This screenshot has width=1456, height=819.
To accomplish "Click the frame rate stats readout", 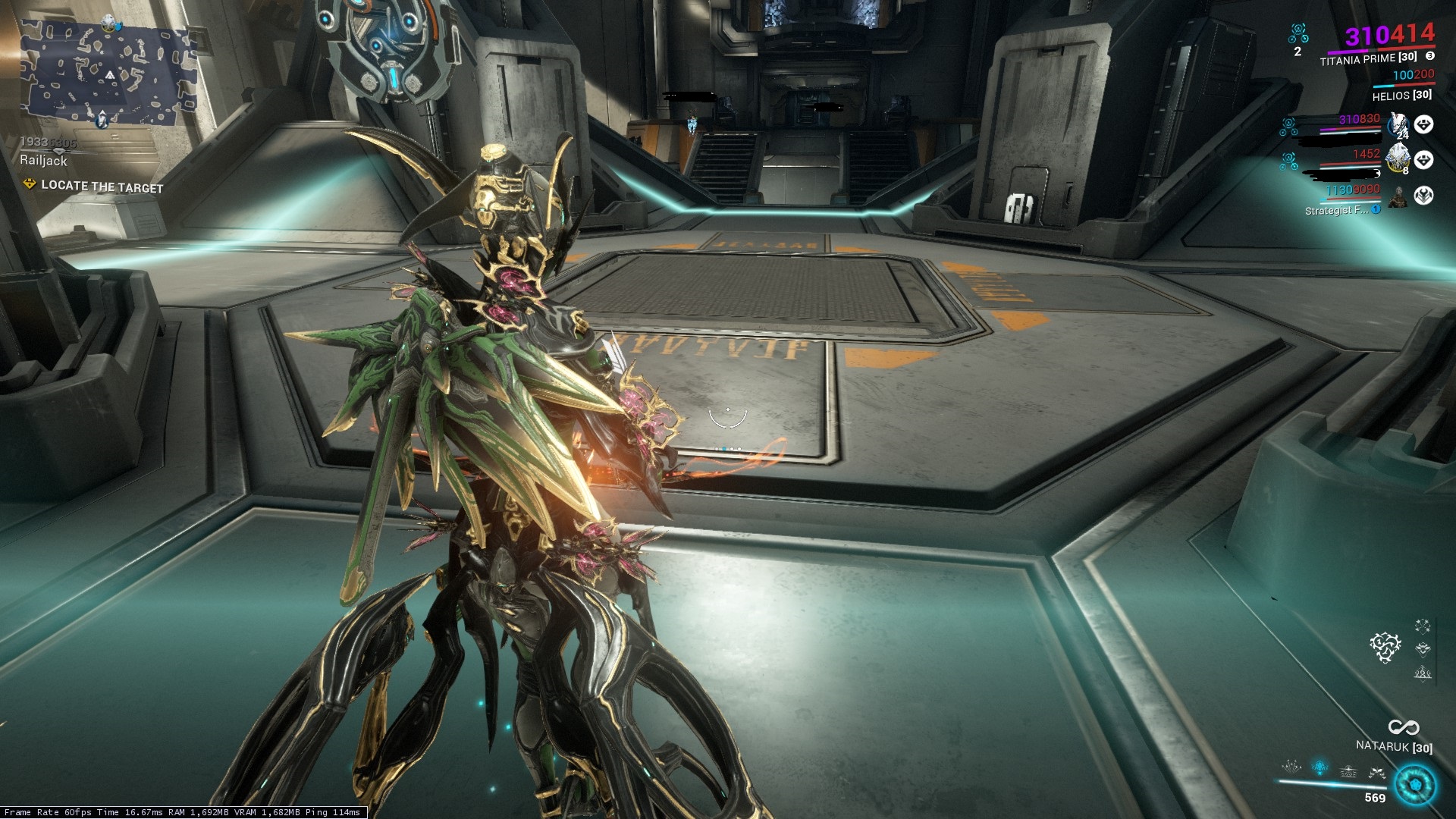I will point(182,812).
